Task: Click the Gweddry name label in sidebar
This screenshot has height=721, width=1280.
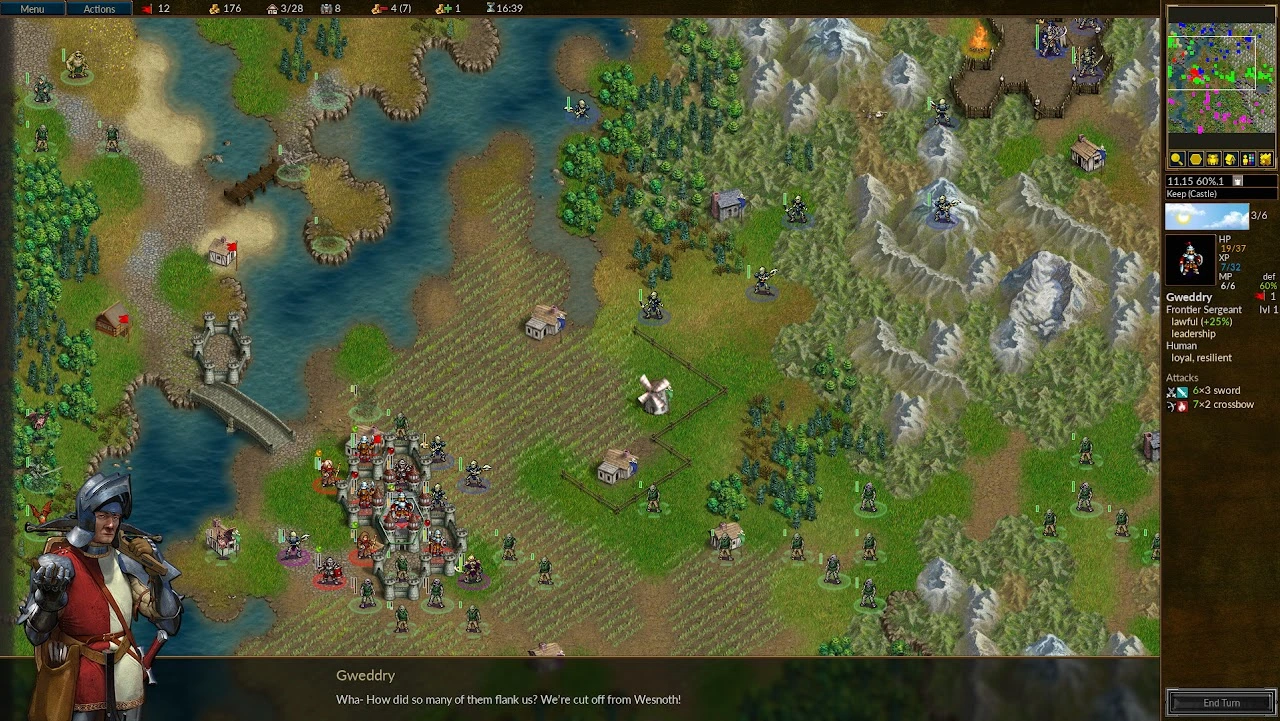Action: pyautogui.click(x=1189, y=297)
